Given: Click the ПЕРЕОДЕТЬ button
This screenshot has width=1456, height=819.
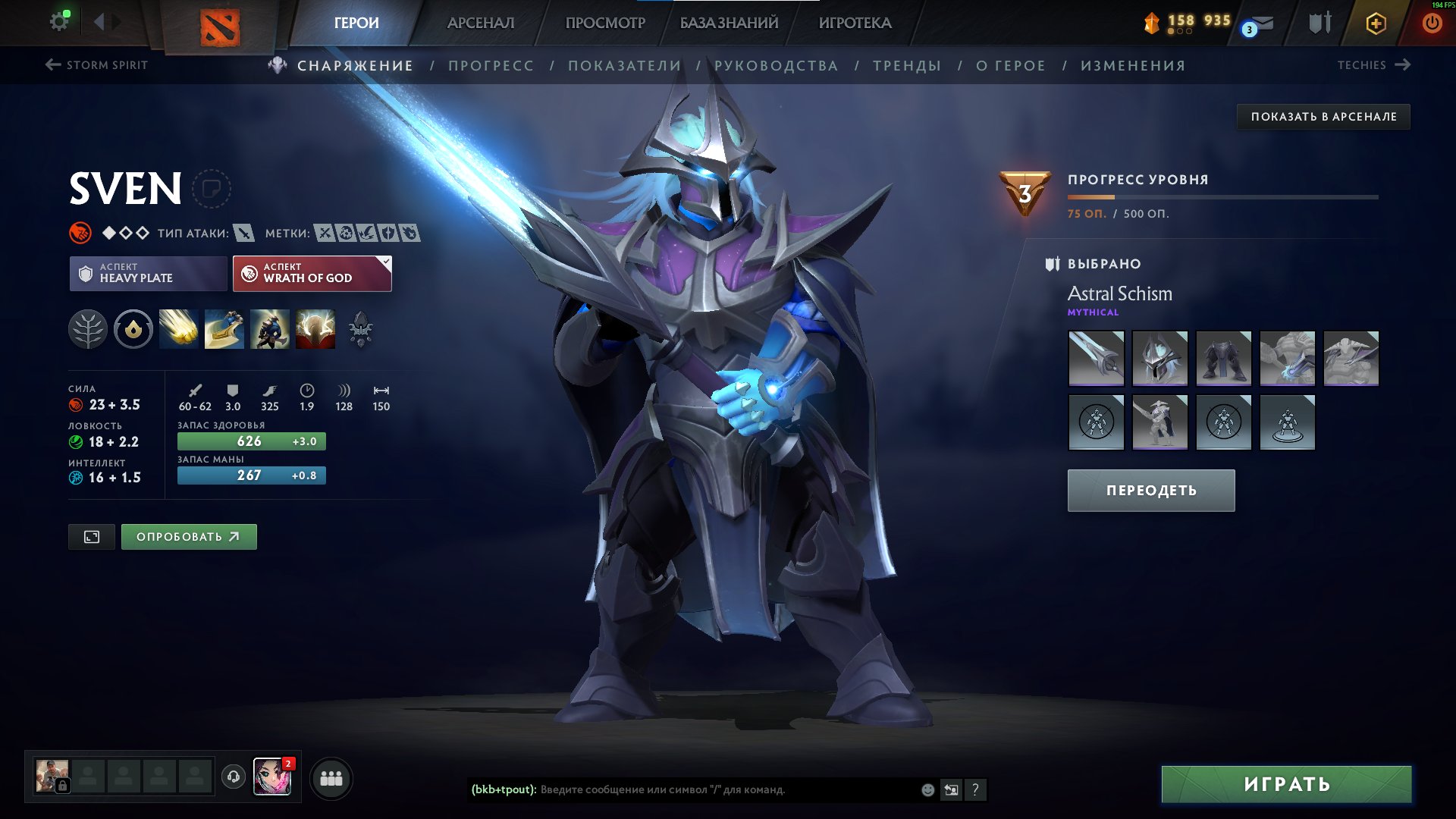Looking at the screenshot, I should 1150,490.
